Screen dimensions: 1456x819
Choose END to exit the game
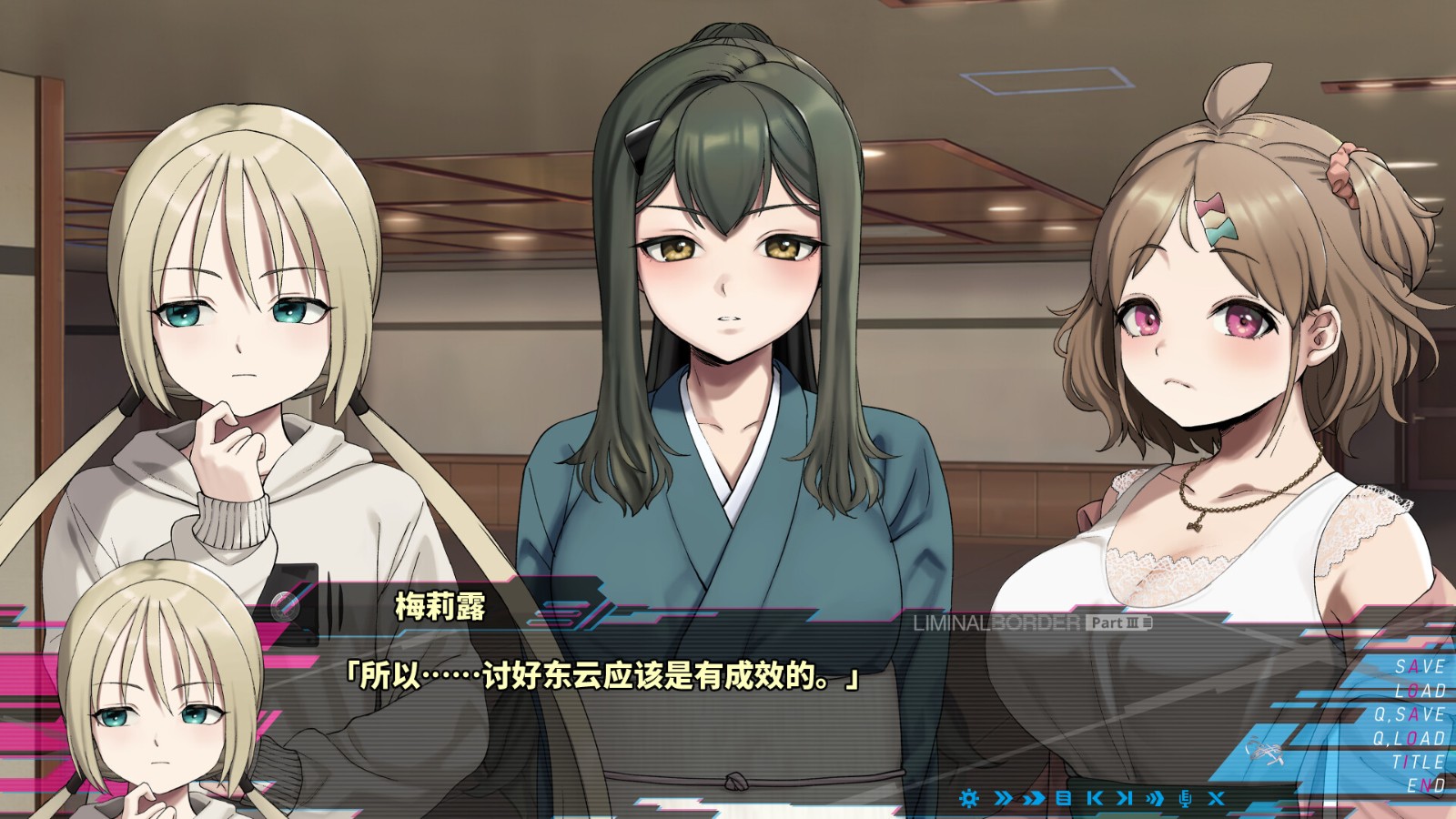coord(1424,785)
